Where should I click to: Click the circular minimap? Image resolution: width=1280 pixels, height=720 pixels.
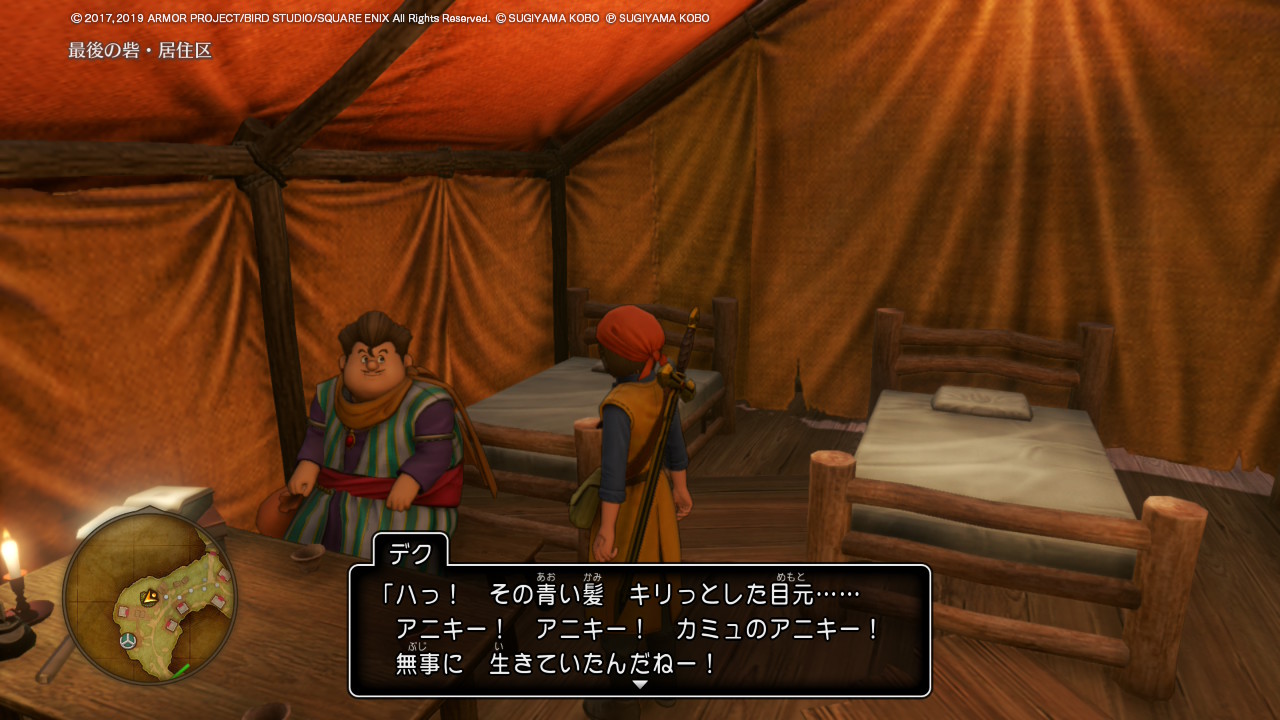pyautogui.click(x=150, y=598)
